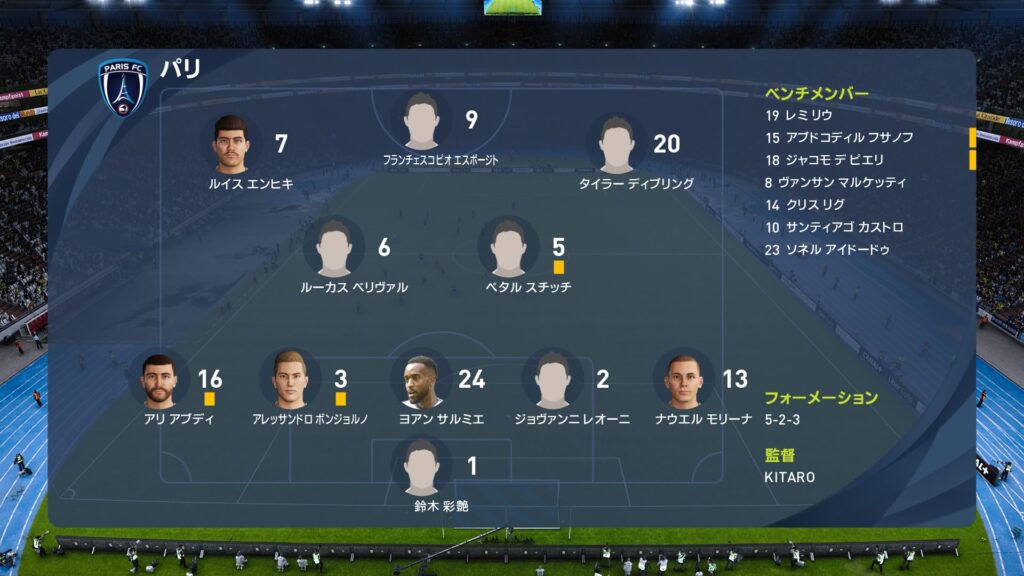Click the Paris FC club crest
This screenshot has width=1024, height=576.
point(123,87)
